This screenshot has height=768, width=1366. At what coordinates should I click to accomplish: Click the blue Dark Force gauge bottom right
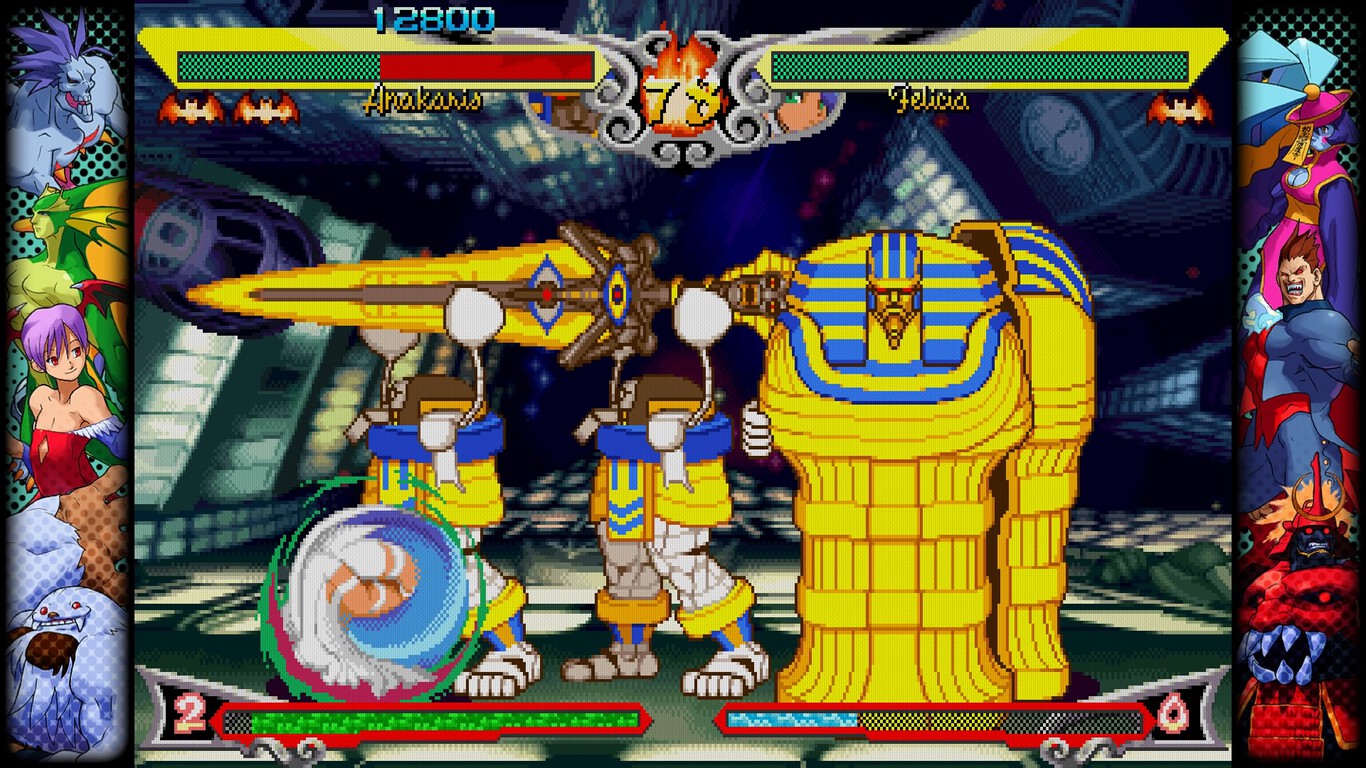tap(790, 718)
